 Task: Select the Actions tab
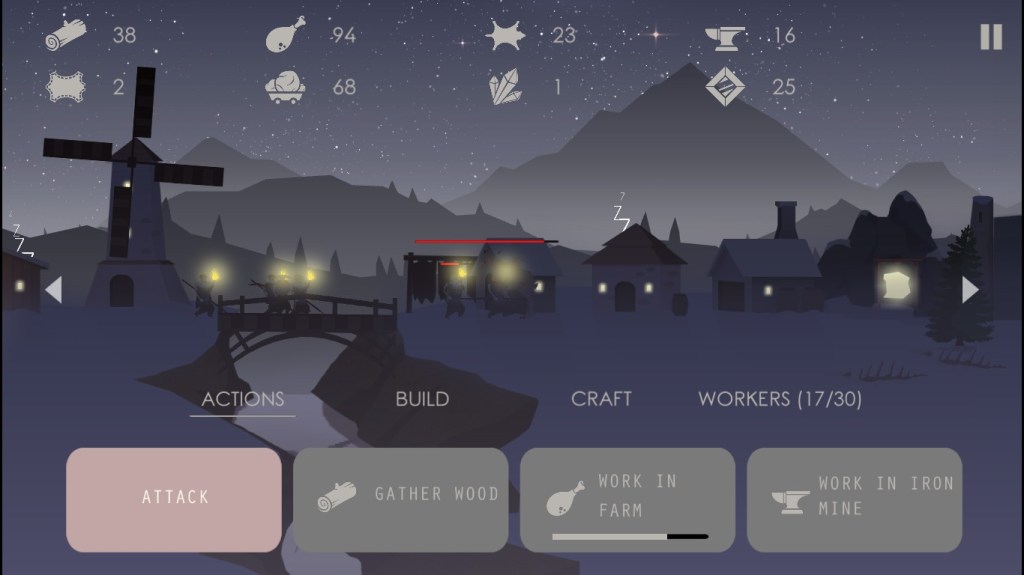(243, 399)
